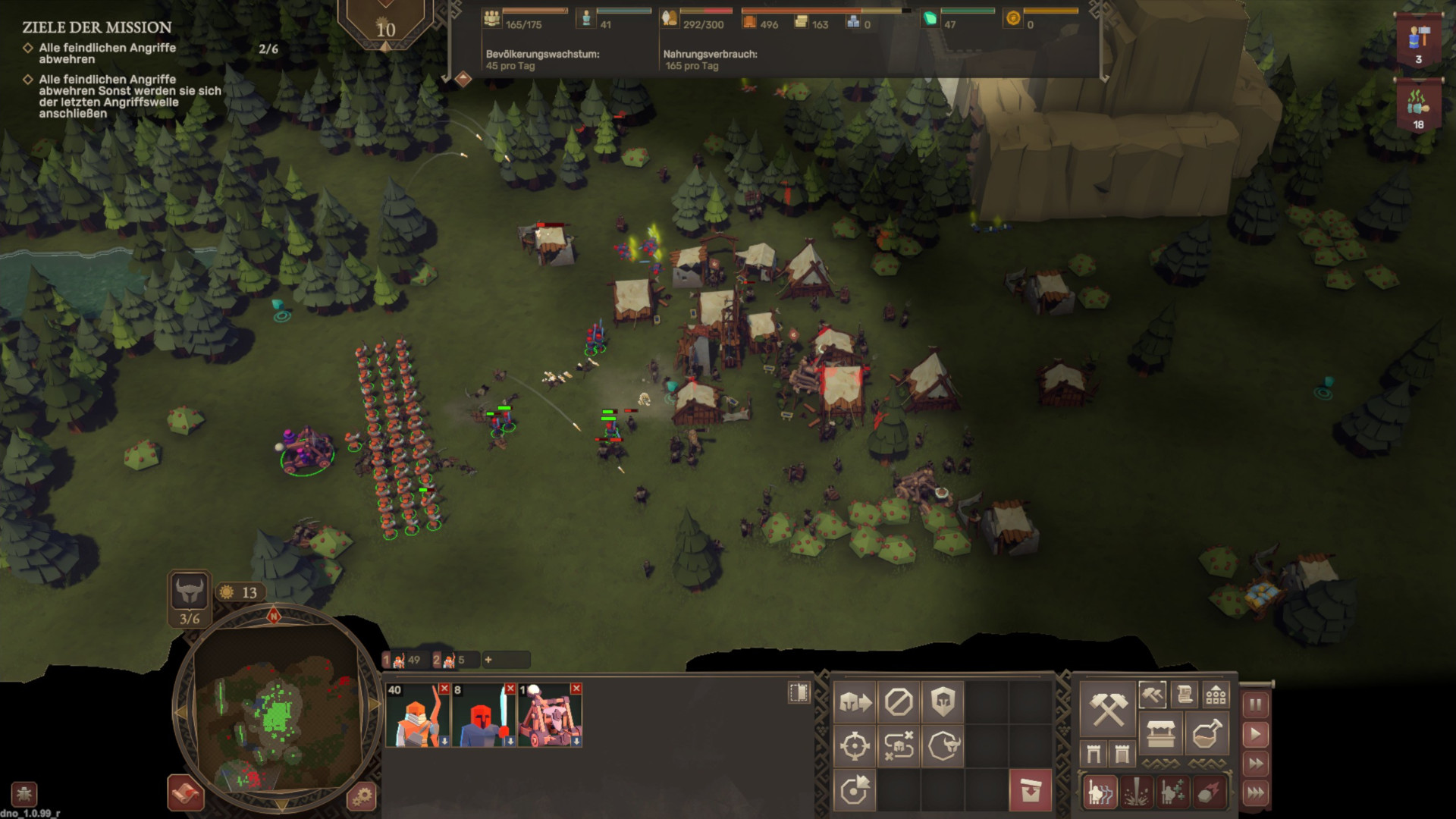This screenshot has height=819, width=1456.
Task: Activate the helmet shield defend command
Action: coord(943,702)
